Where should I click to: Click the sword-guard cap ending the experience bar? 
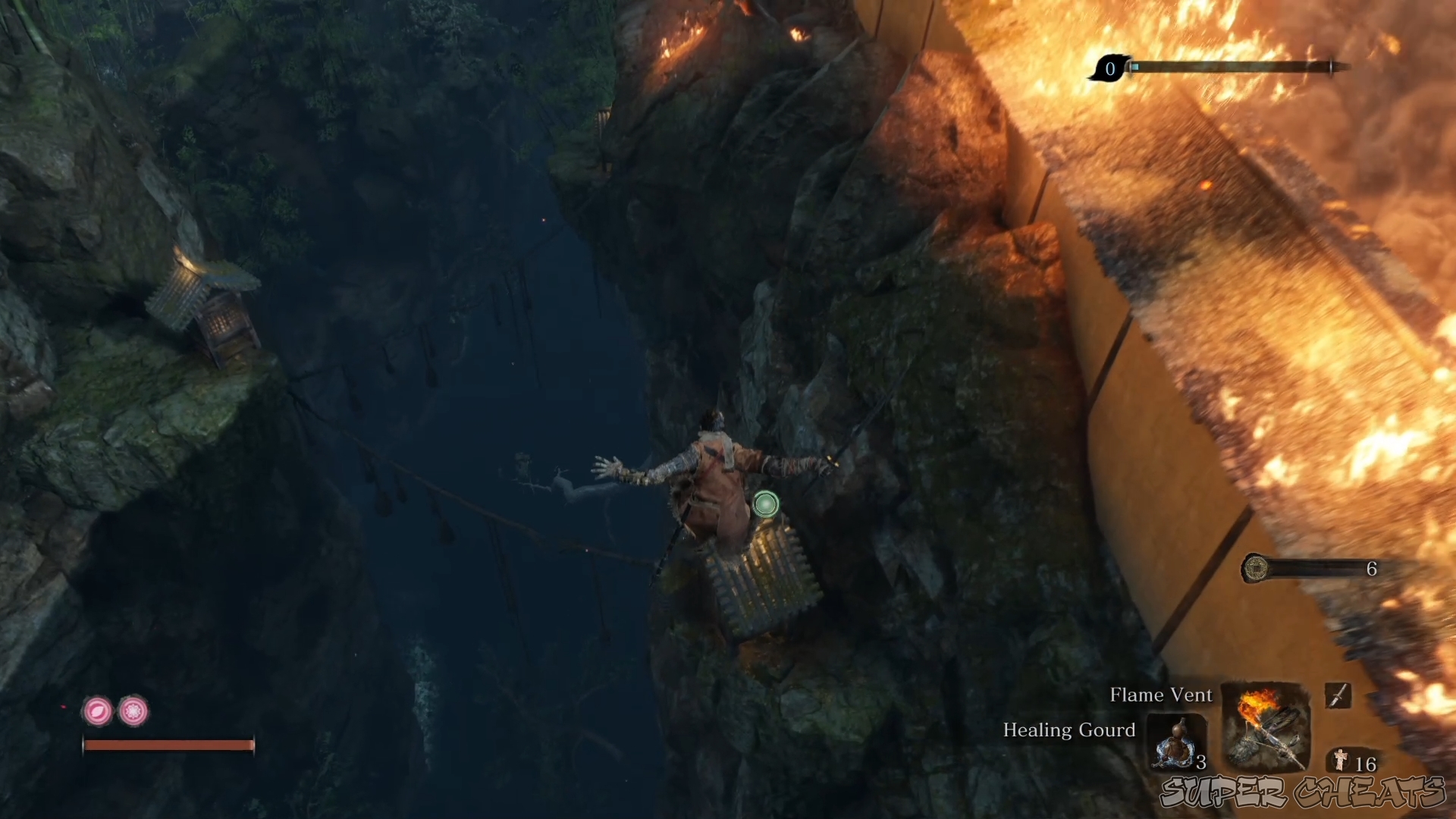[x=1331, y=67]
